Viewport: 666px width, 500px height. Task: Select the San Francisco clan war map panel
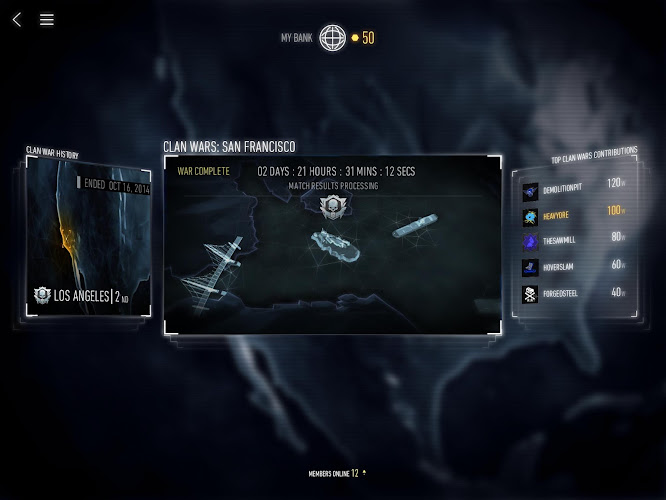click(332, 245)
